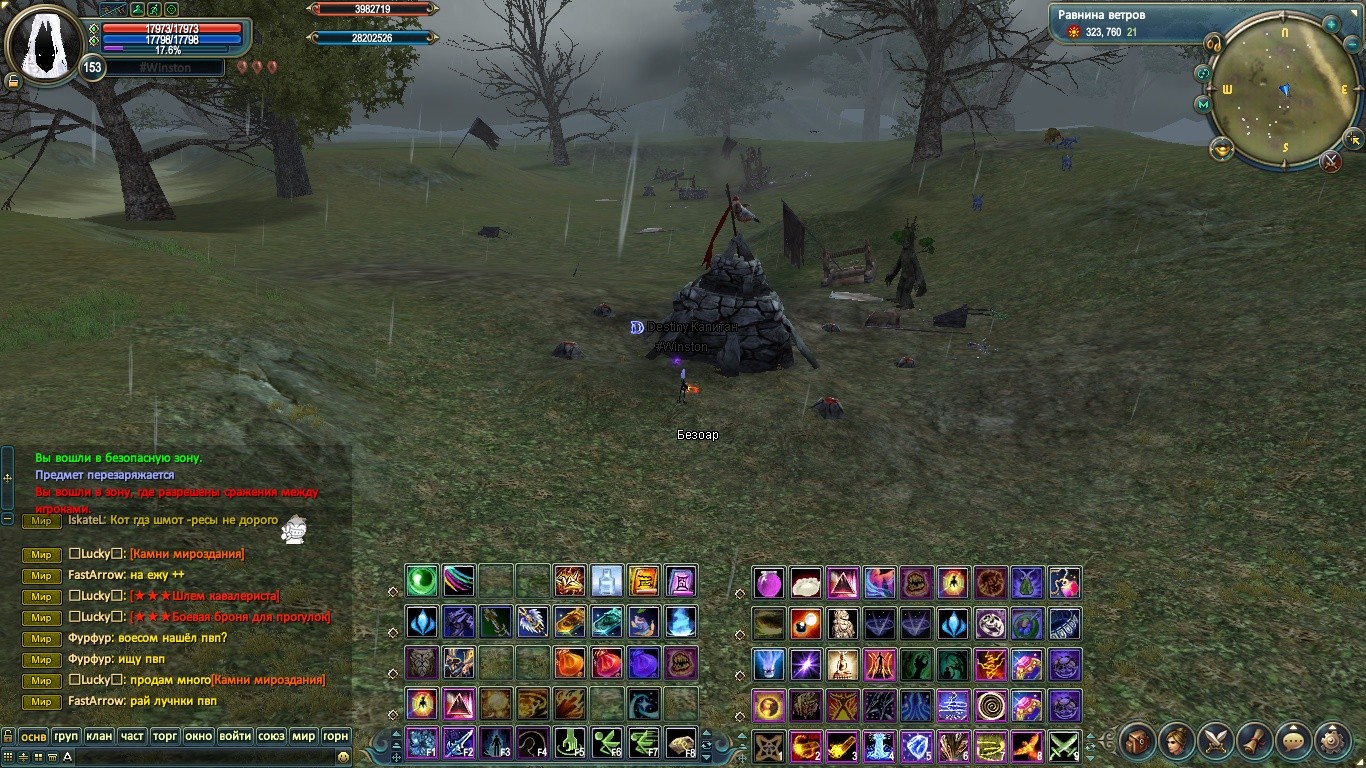
Task: Open the emoji picker in chat
Action: pyautogui.click(x=343, y=757)
